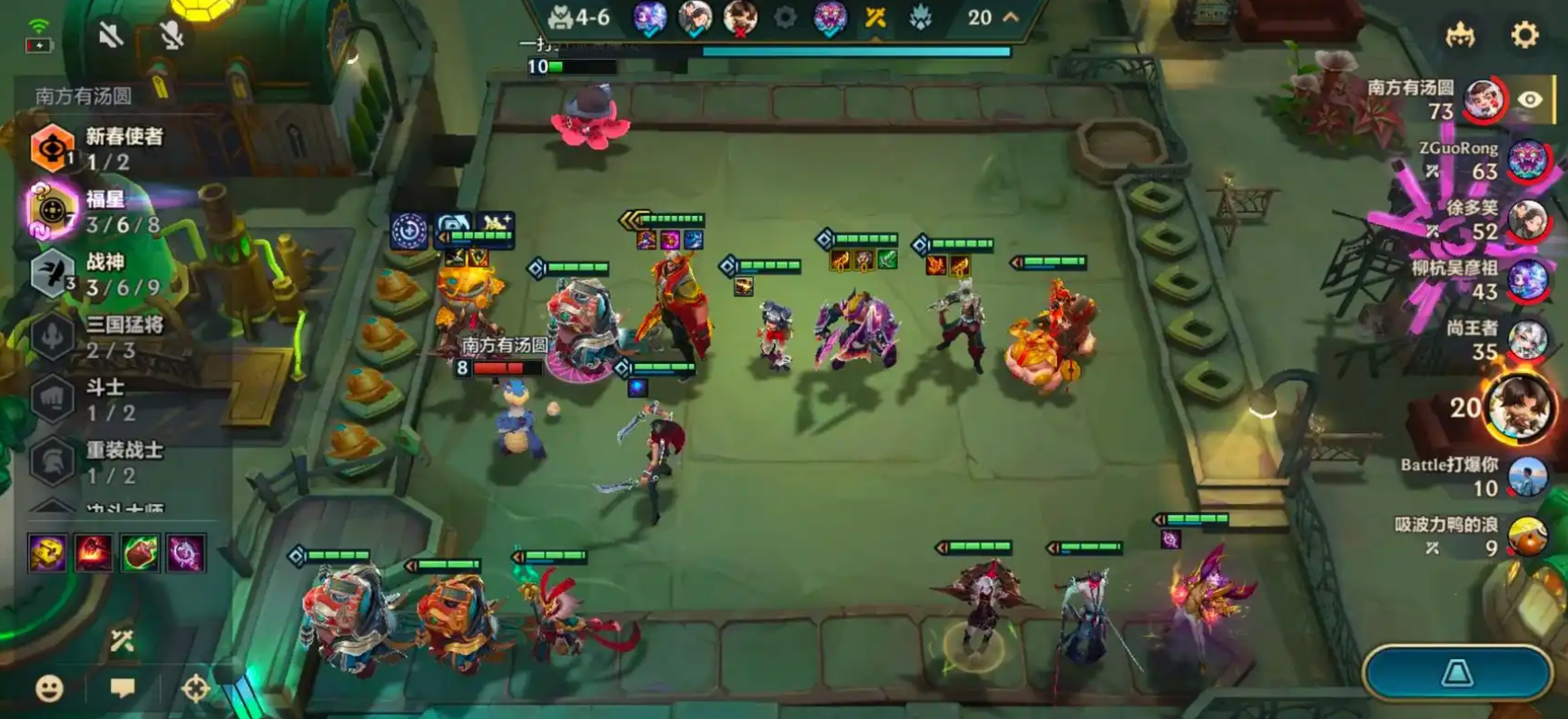Toggle the speaker mute icon
Viewport: 1568px width, 719px height.
tap(111, 35)
